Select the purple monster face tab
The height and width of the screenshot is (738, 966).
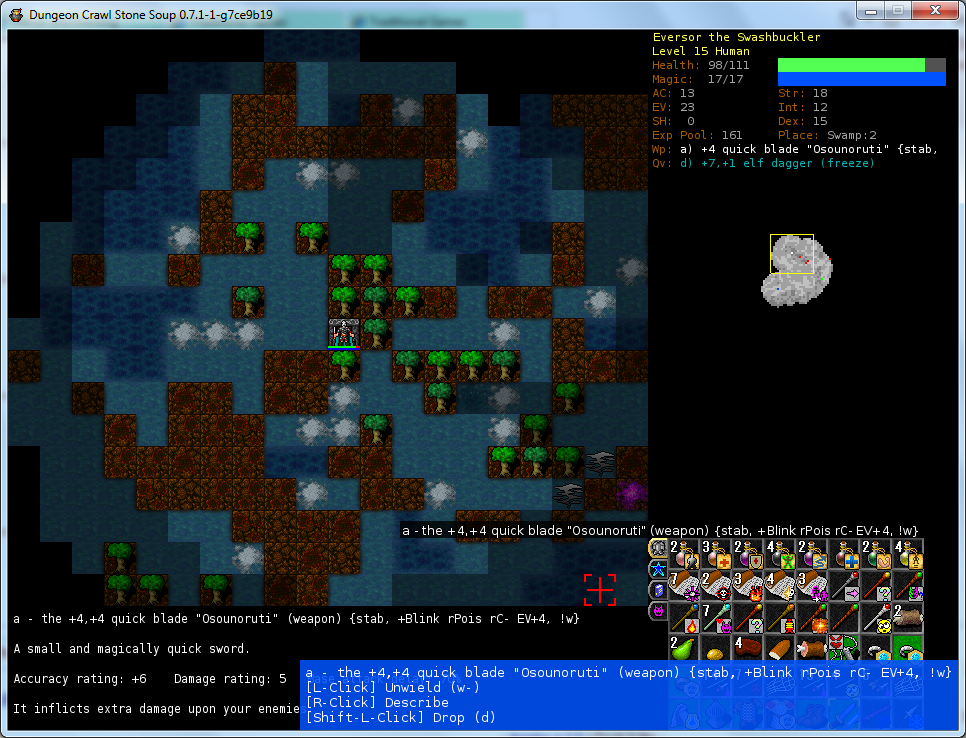coord(658,610)
